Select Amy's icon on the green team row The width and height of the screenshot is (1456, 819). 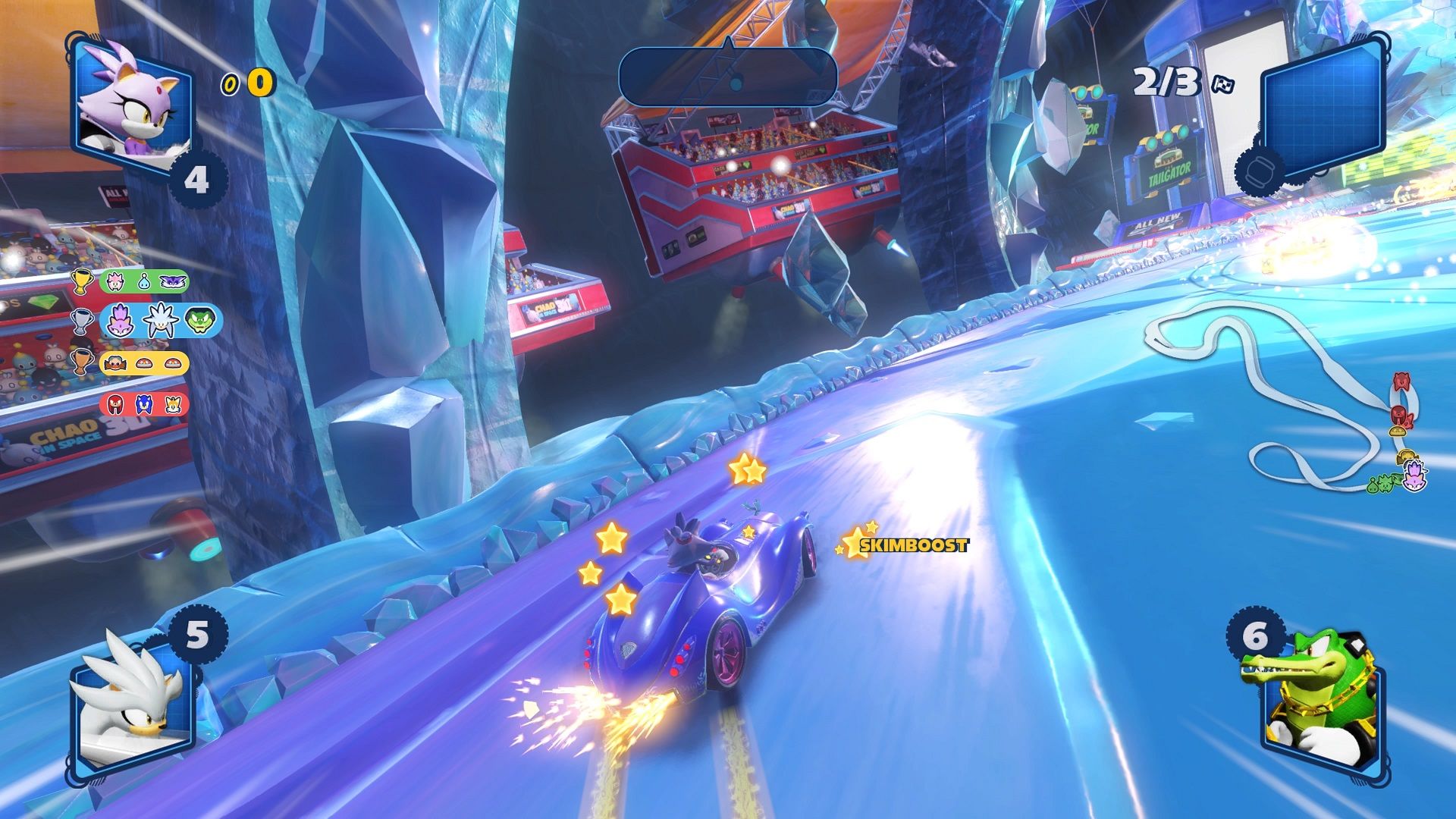click(x=115, y=281)
